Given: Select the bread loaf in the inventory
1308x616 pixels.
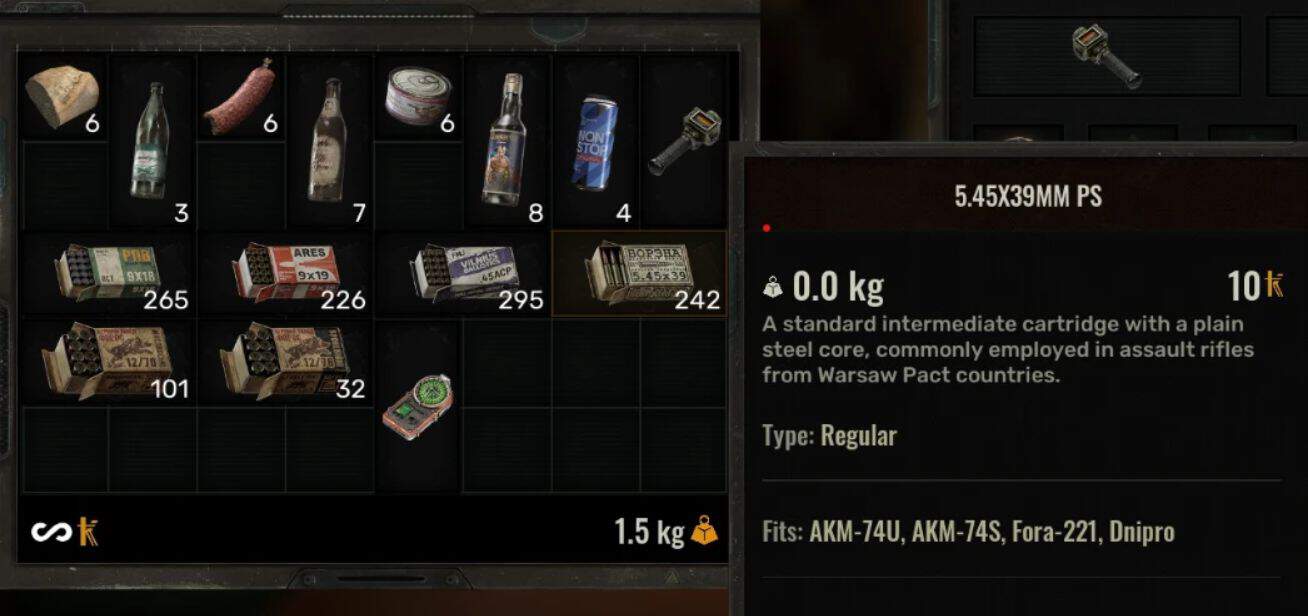Looking at the screenshot, I should click(62, 98).
